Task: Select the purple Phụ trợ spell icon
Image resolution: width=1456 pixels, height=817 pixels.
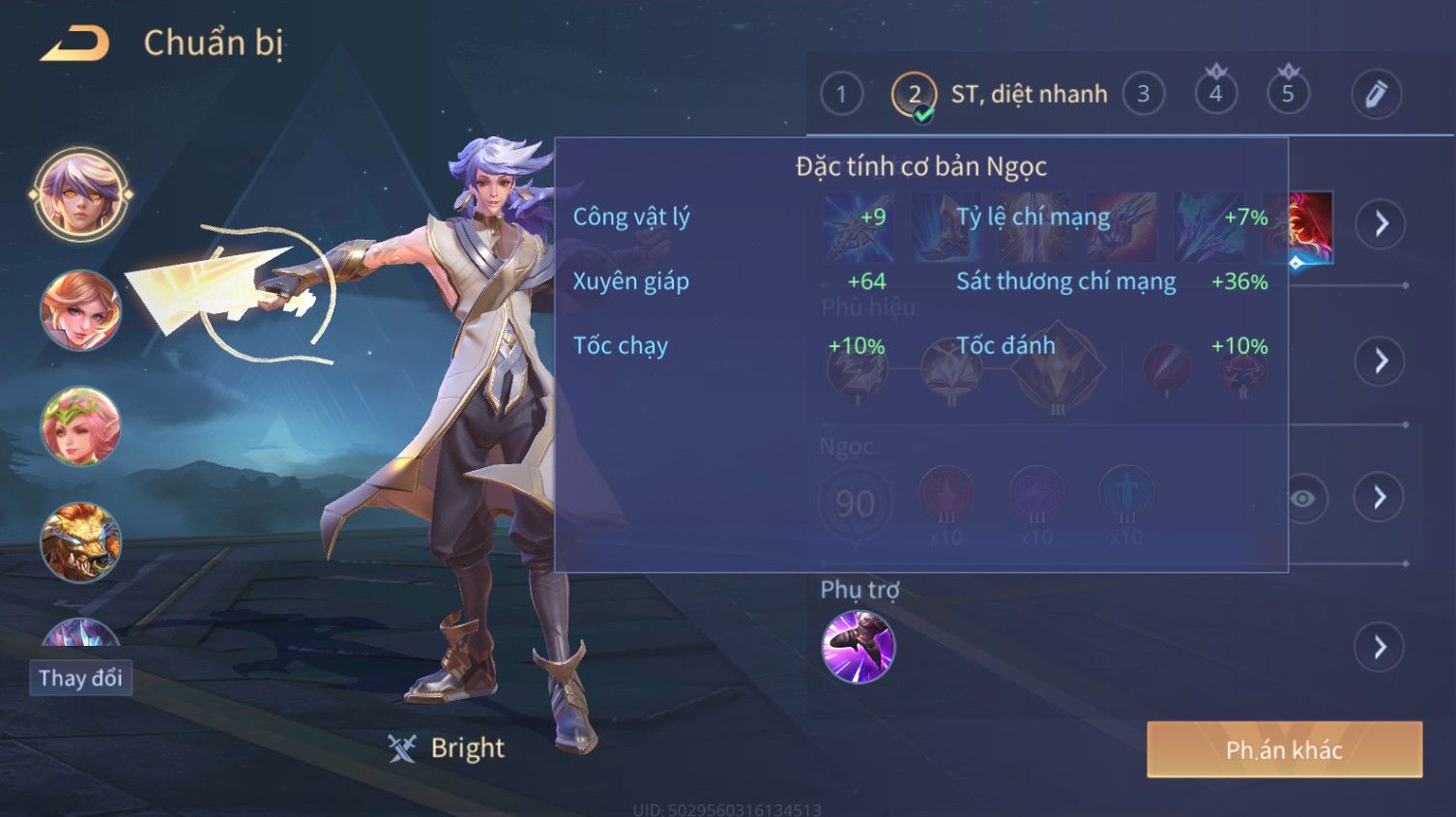Action: [x=858, y=647]
